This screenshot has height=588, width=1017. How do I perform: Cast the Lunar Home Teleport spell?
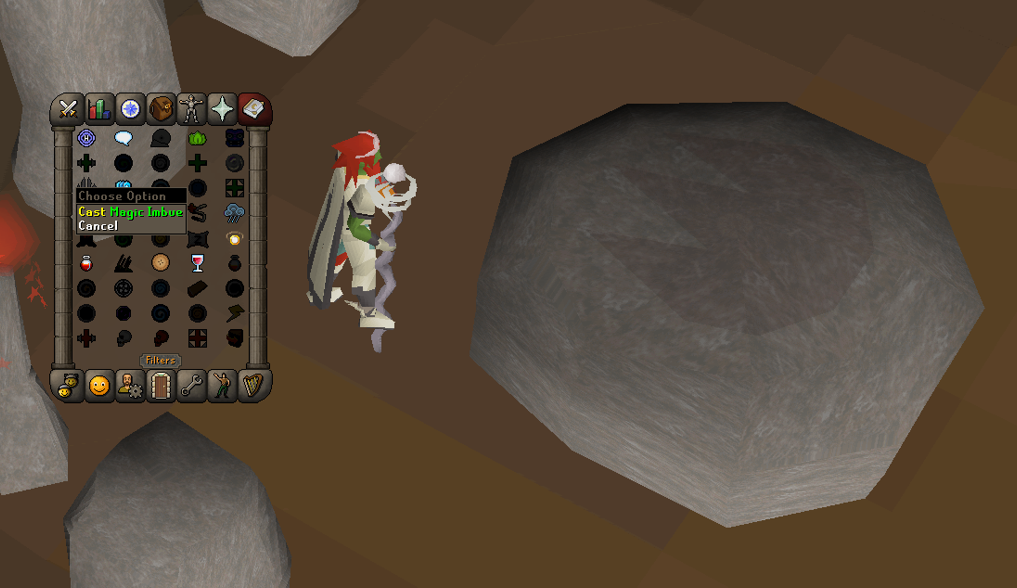(x=87, y=138)
